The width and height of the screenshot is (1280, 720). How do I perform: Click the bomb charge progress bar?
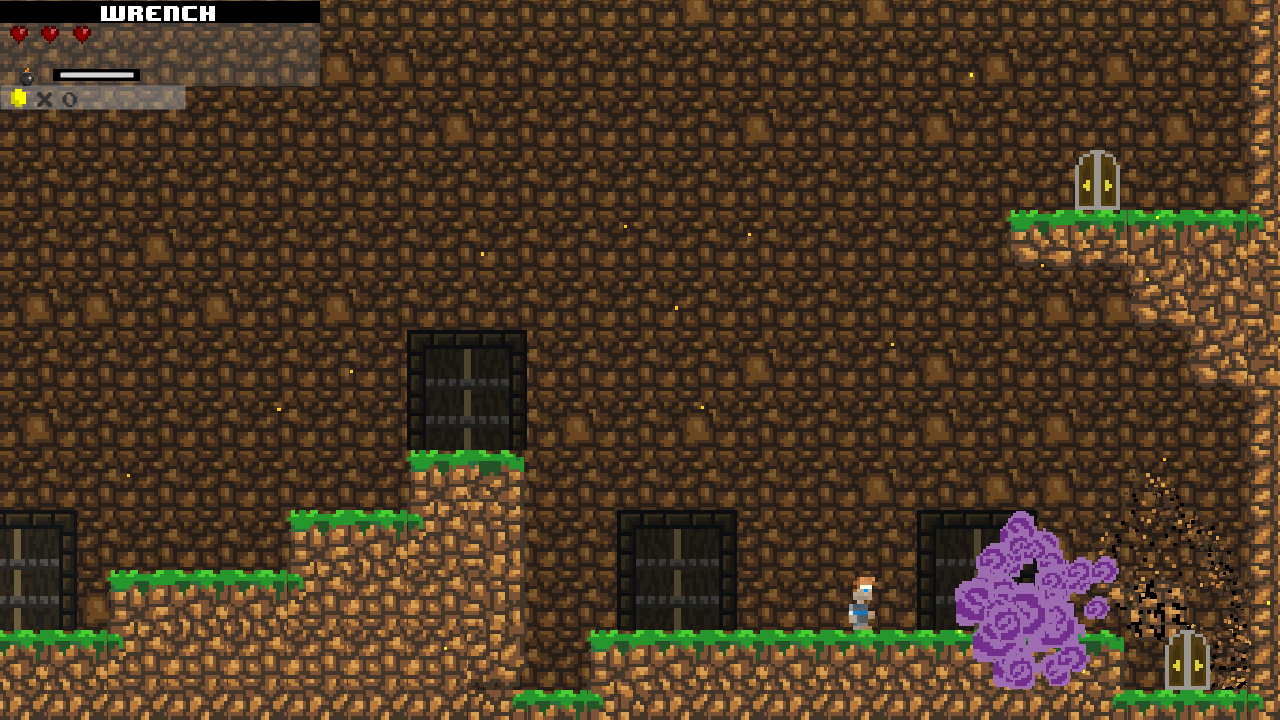(97, 73)
